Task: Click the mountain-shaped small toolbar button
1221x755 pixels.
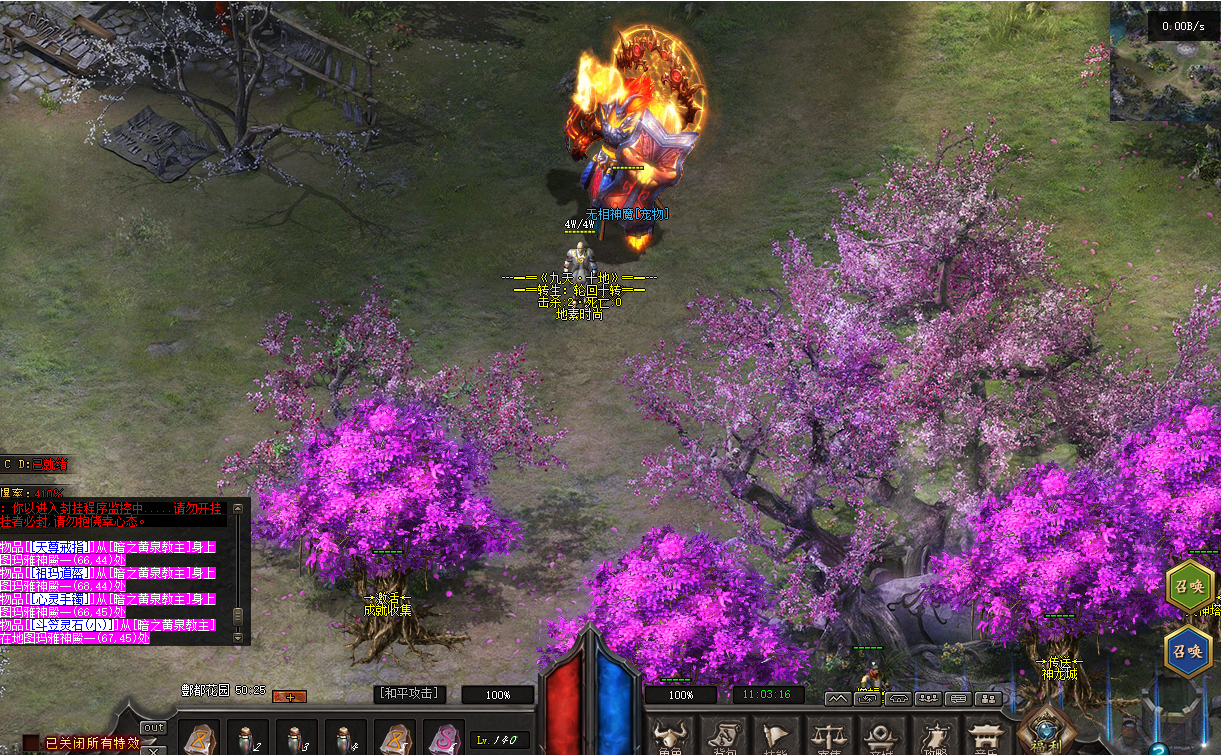Action: point(837,697)
